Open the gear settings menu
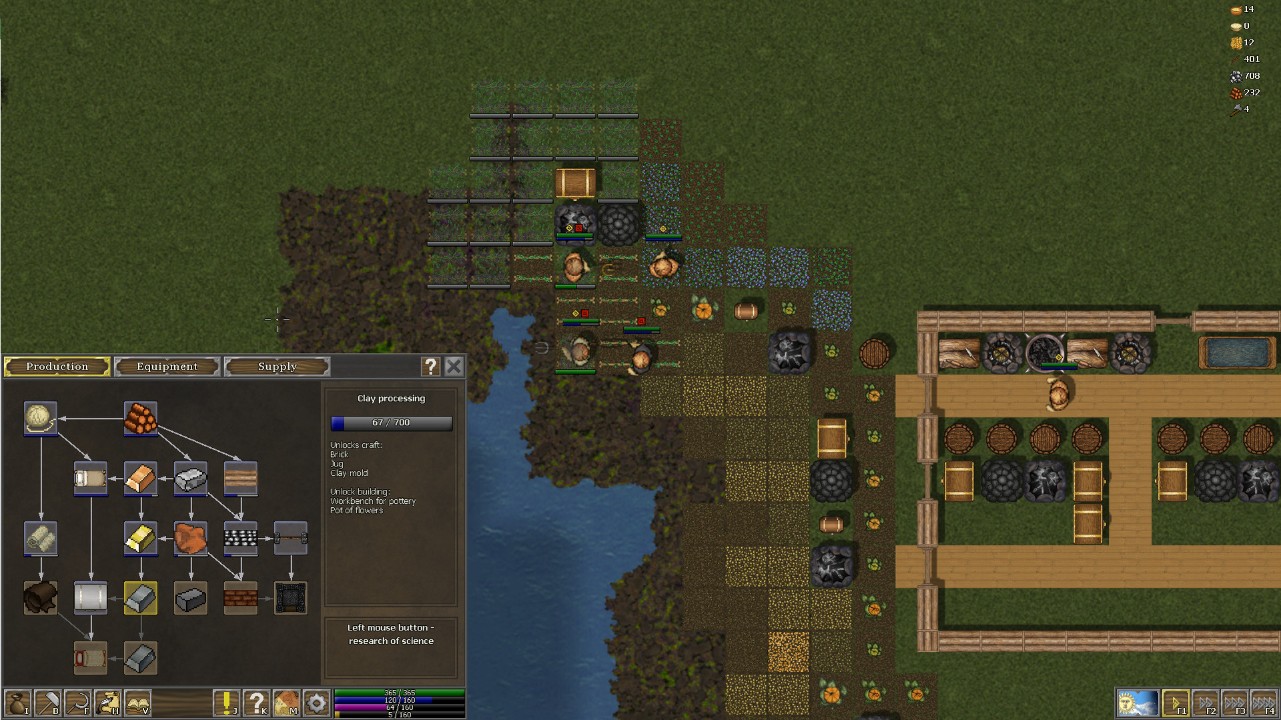The width and height of the screenshot is (1281, 720). click(317, 703)
